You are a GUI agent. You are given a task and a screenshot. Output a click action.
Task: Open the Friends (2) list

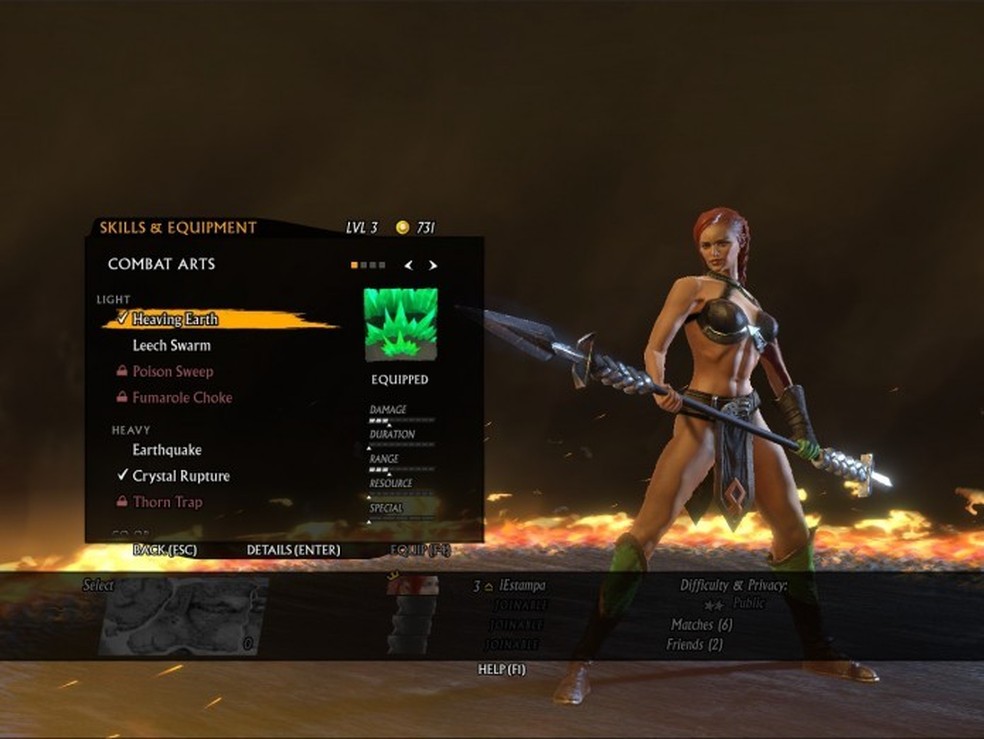click(x=694, y=645)
